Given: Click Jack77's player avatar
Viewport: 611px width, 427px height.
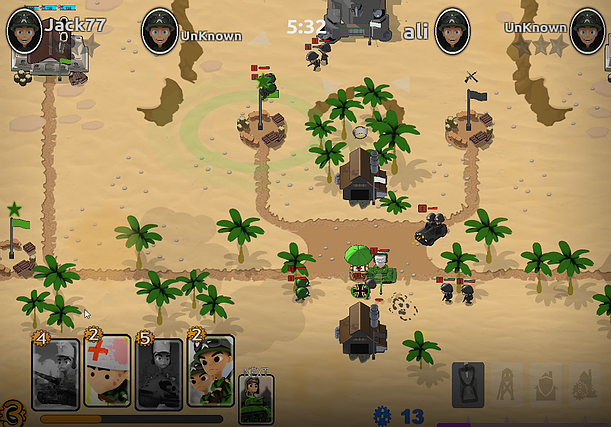Looking at the screenshot, I should tap(24, 30).
